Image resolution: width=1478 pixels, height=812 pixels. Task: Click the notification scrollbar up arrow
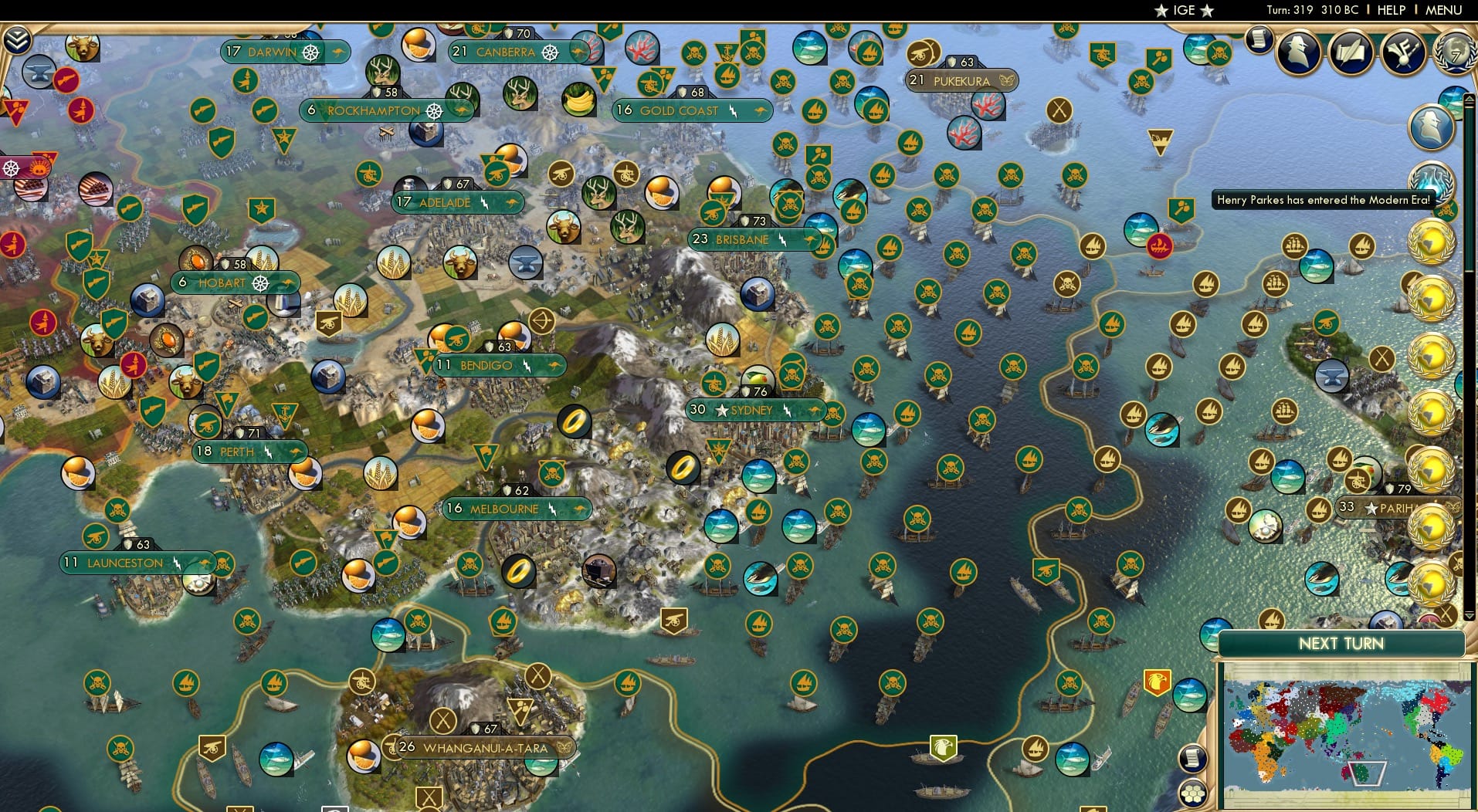click(1469, 99)
